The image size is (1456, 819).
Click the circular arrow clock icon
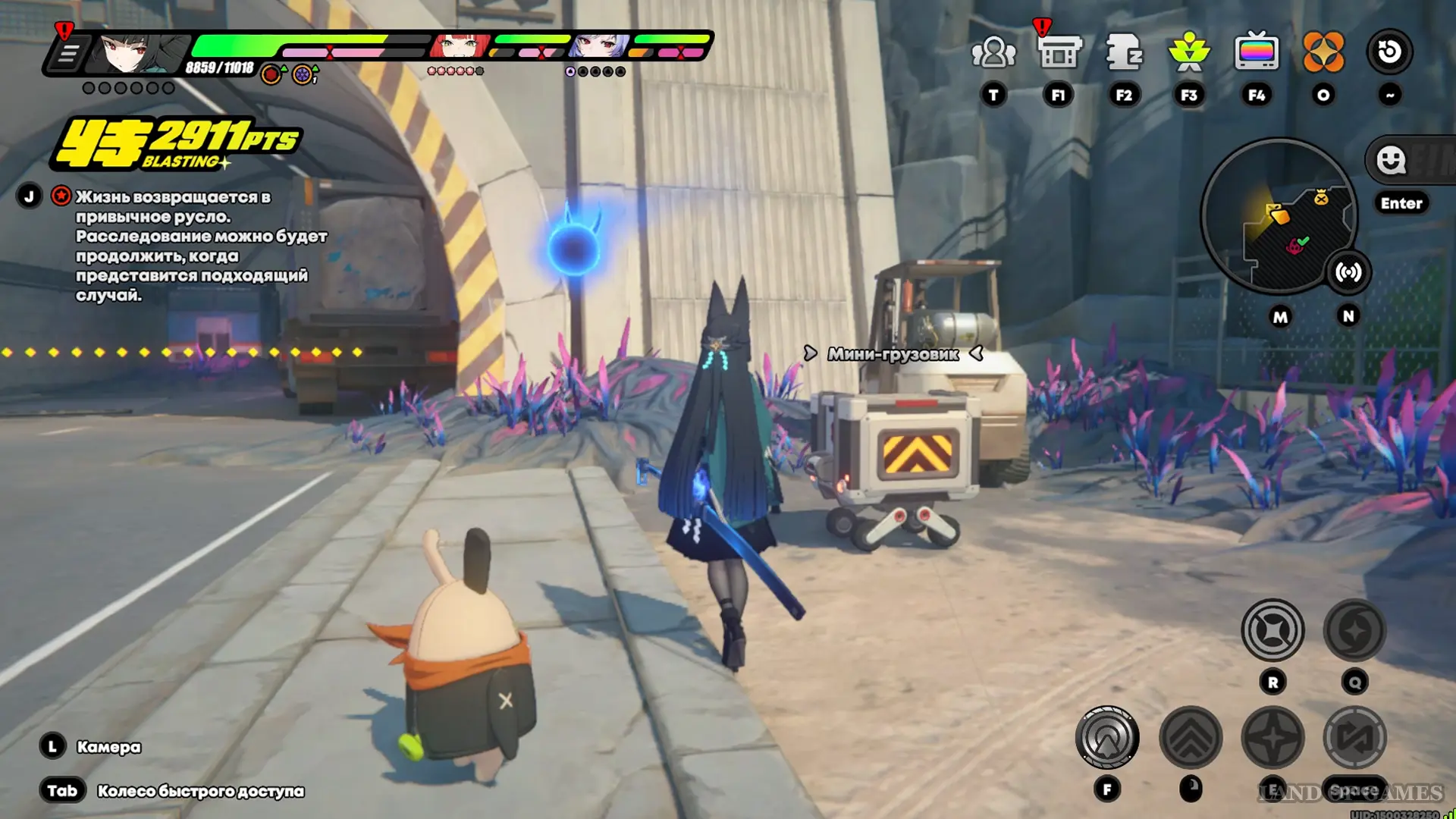(1389, 52)
